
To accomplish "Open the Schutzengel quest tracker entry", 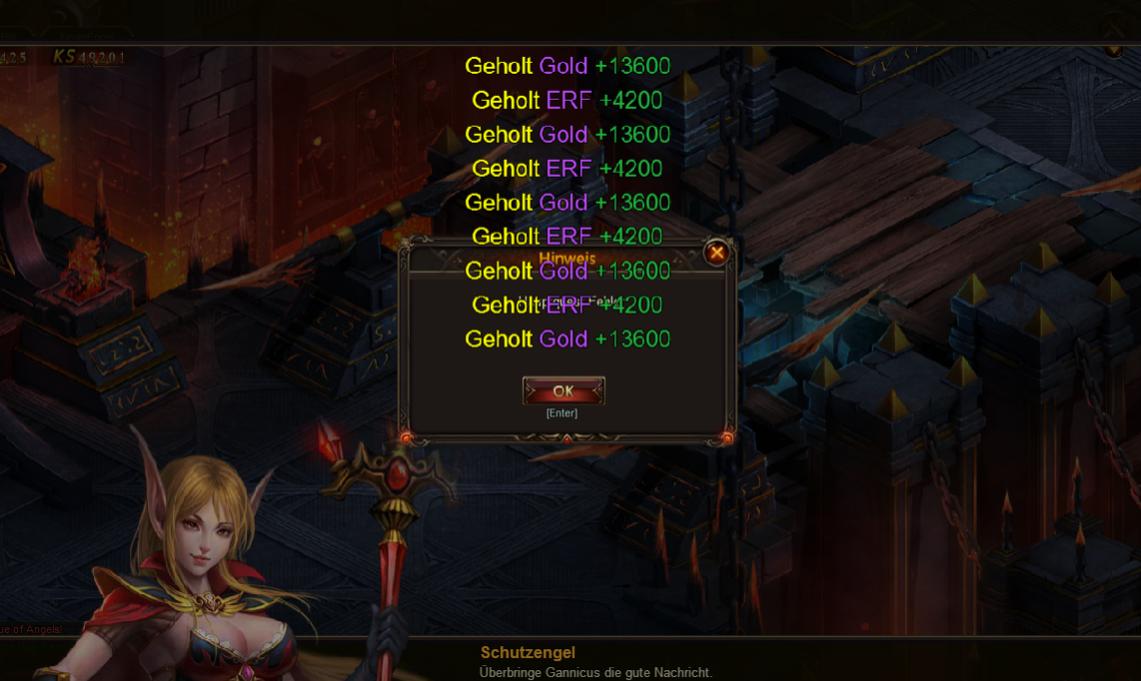I will tap(528, 653).
